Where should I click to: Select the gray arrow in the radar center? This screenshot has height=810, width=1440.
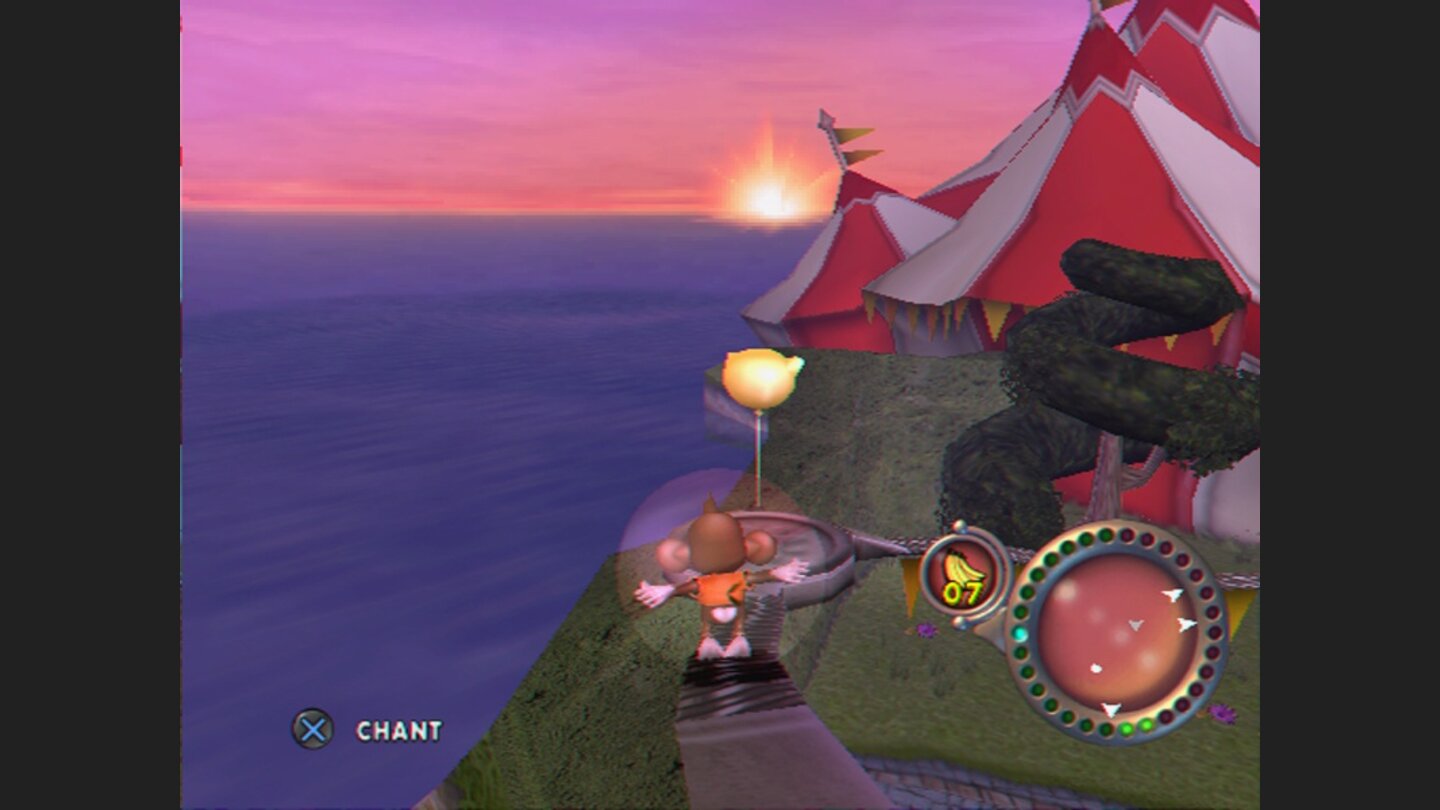pyautogui.click(x=1134, y=625)
